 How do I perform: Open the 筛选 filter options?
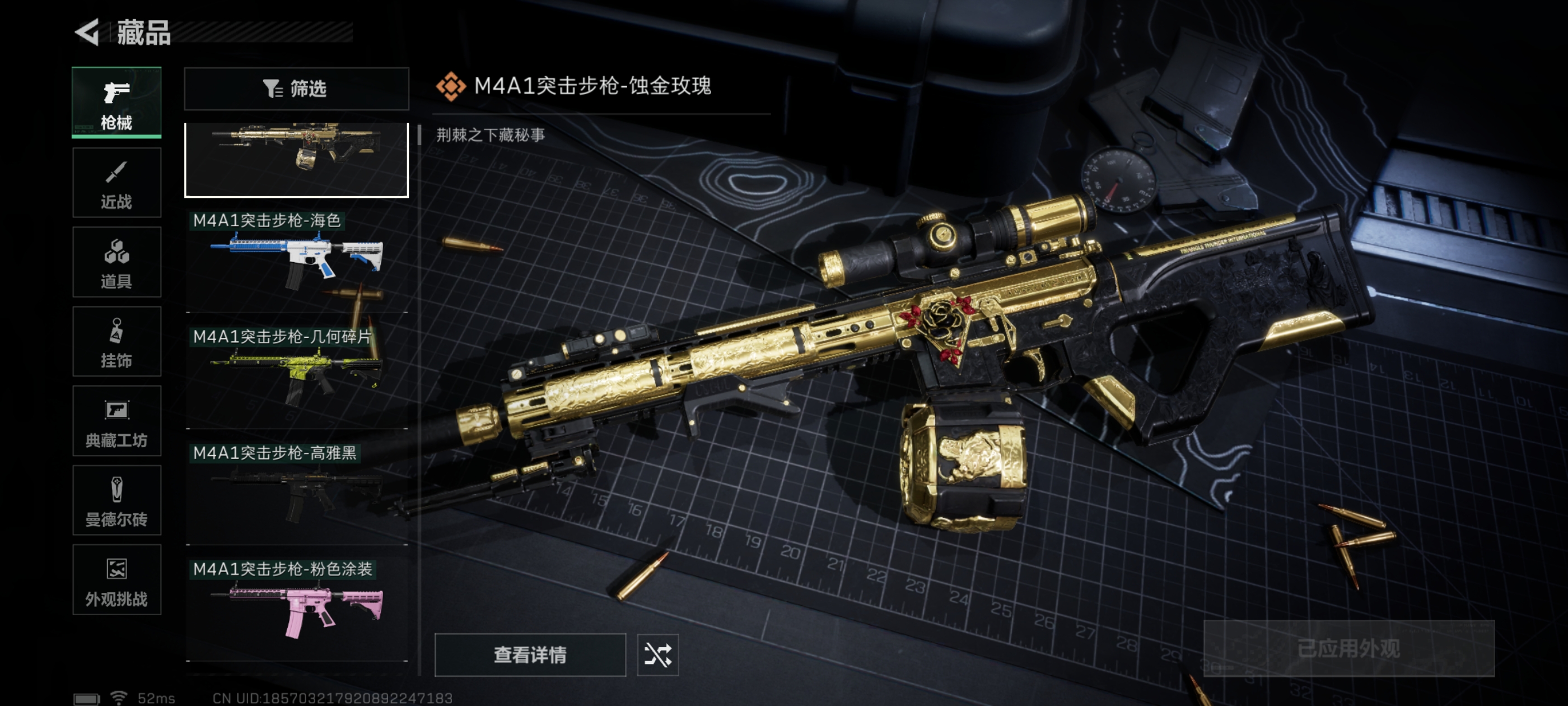coord(296,89)
